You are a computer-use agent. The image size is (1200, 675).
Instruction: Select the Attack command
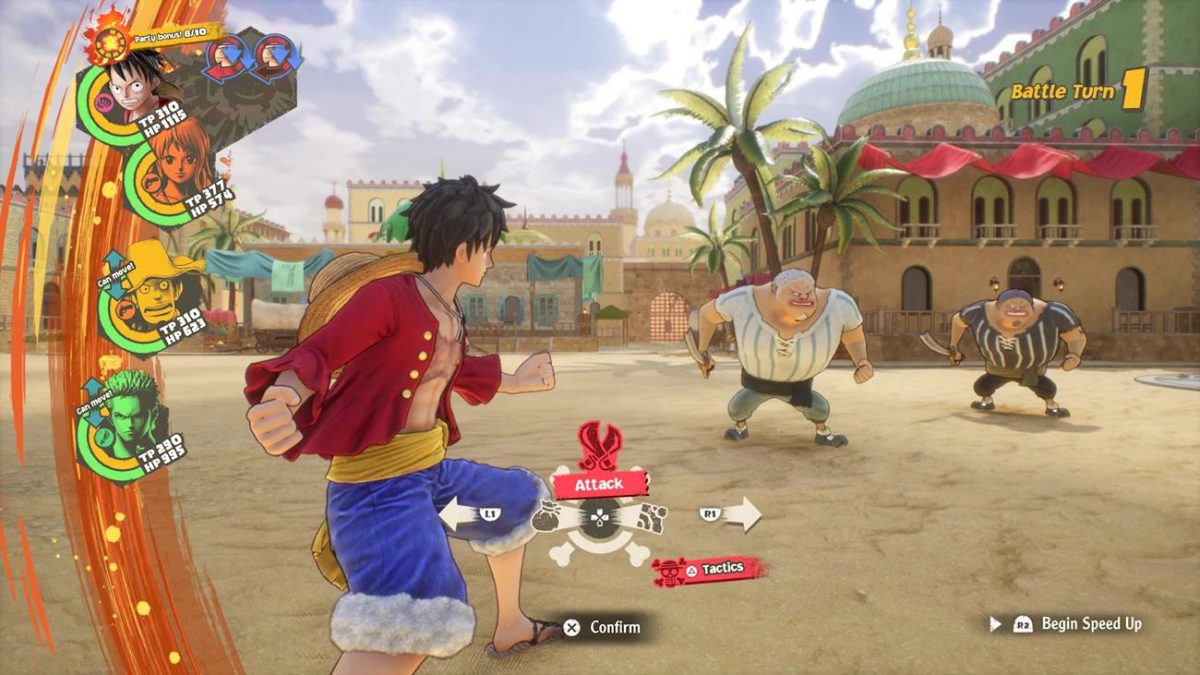tap(599, 484)
